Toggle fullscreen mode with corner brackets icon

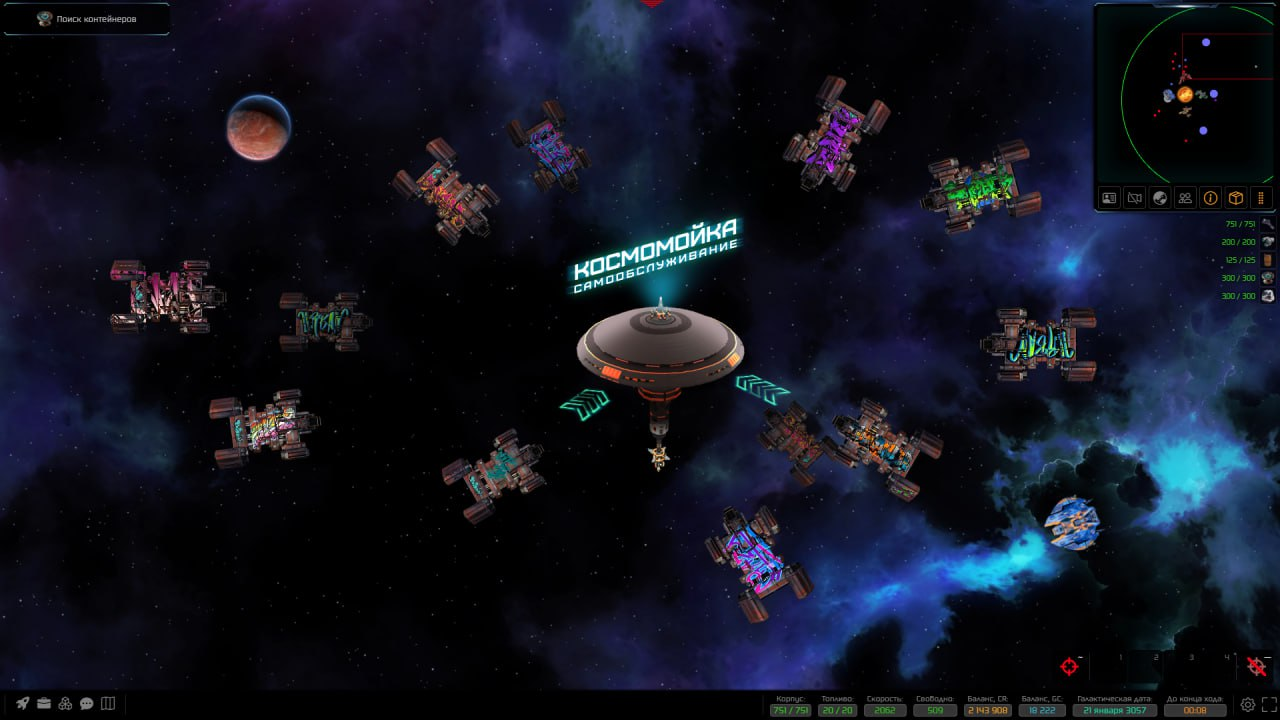click(x=1269, y=704)
